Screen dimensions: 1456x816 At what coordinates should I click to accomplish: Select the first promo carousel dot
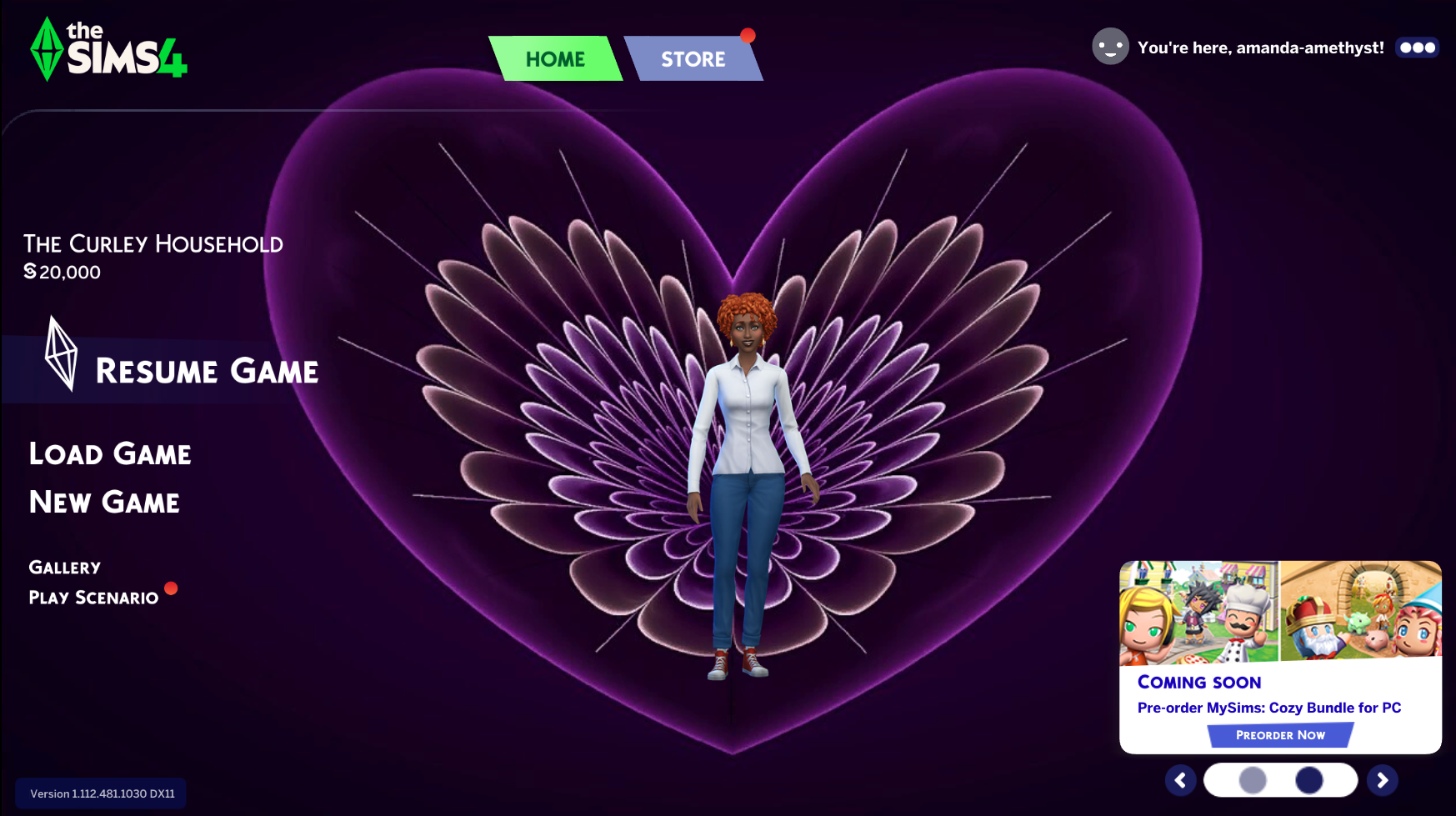pyautogui.click(x=1253, y=780)
